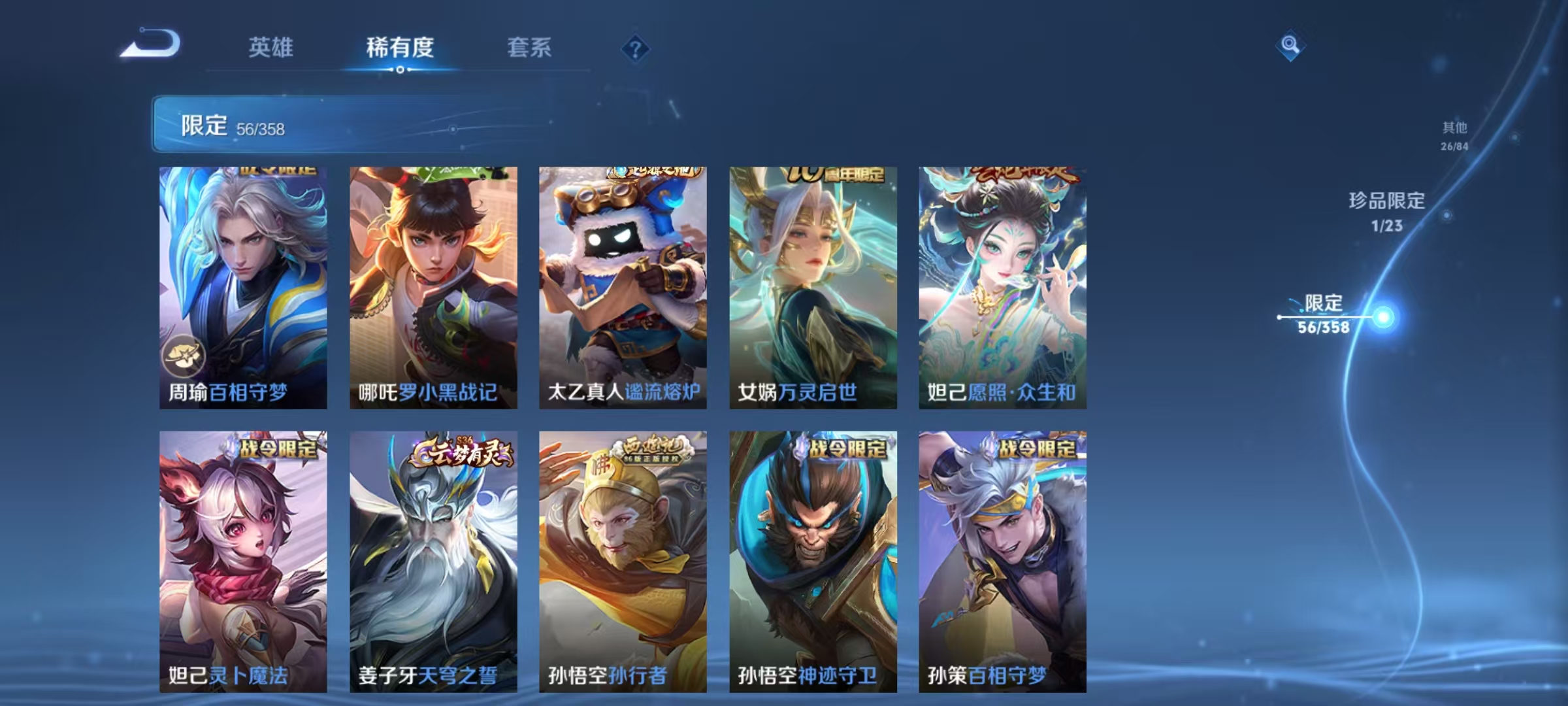Switch to the 套系 tab
1568x706 pixels.
point(529,48)
